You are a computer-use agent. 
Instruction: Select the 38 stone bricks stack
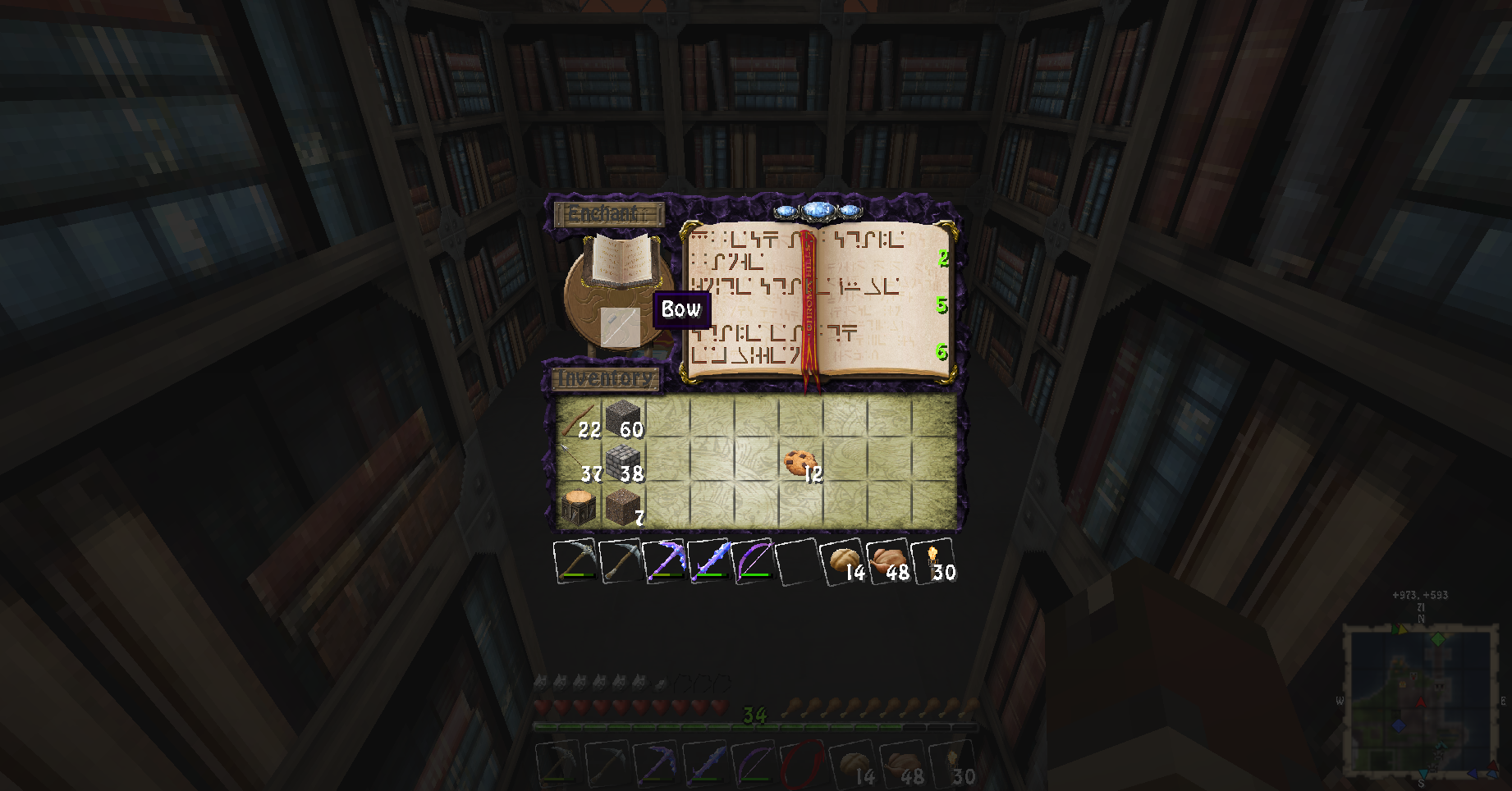(x=623, y=463)
